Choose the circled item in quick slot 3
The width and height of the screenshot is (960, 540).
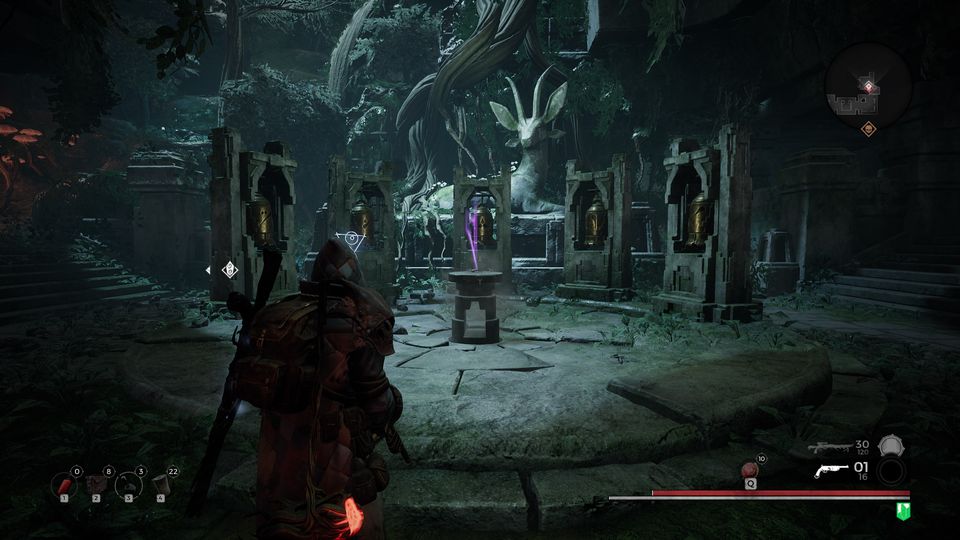pyautogui.click(x=129, y=486)
